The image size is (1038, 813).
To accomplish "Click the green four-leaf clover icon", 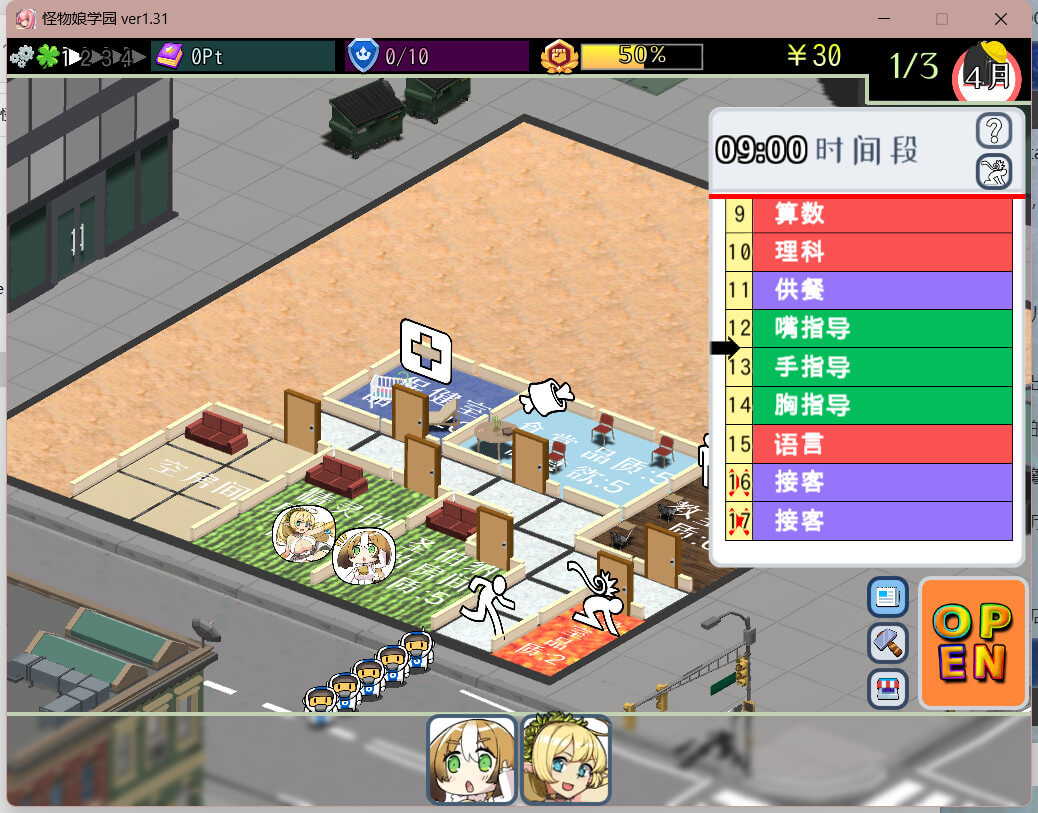I will coord(47,57).
